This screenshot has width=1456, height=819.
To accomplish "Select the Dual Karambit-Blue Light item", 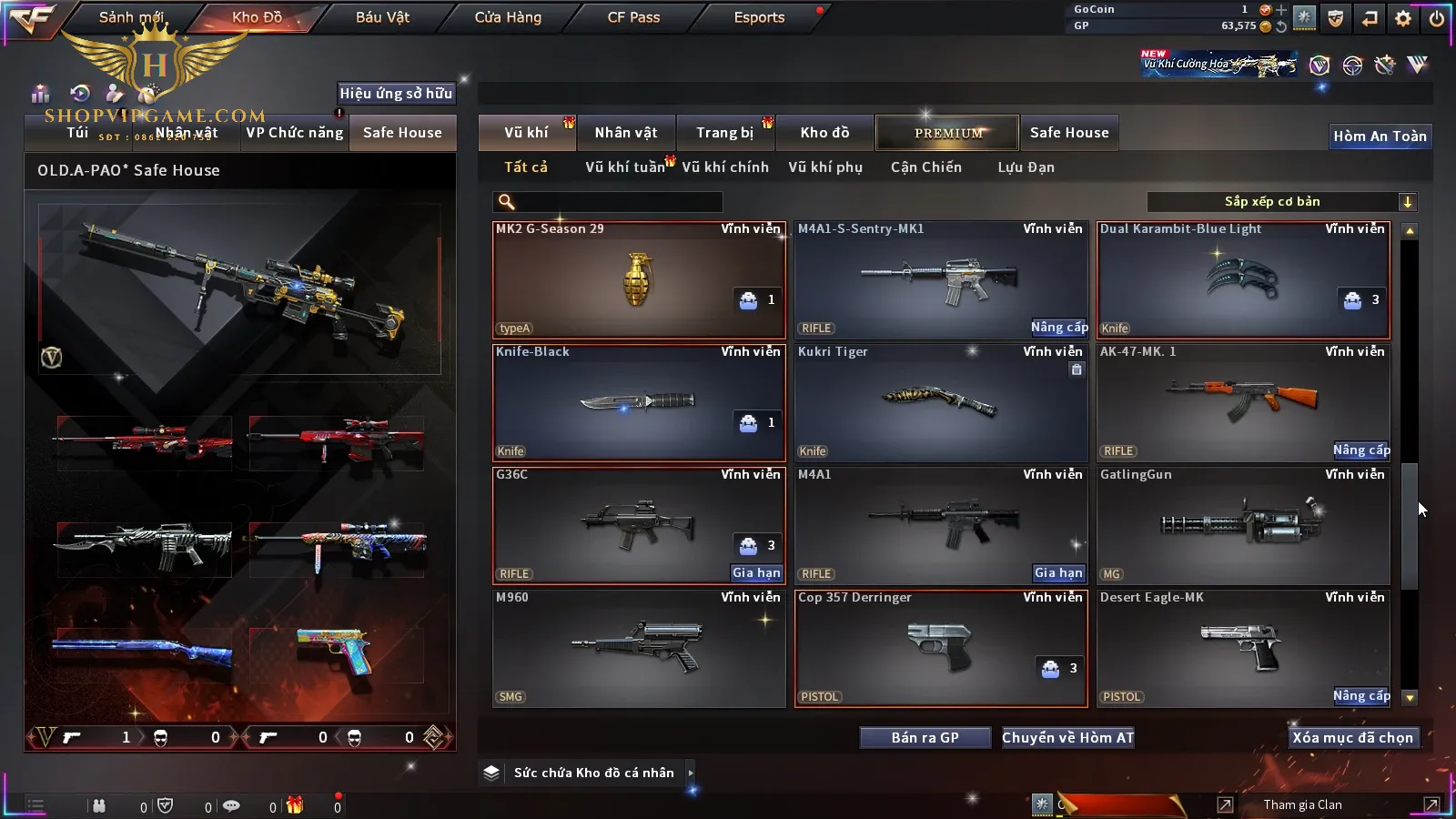I will [1243, 279].
